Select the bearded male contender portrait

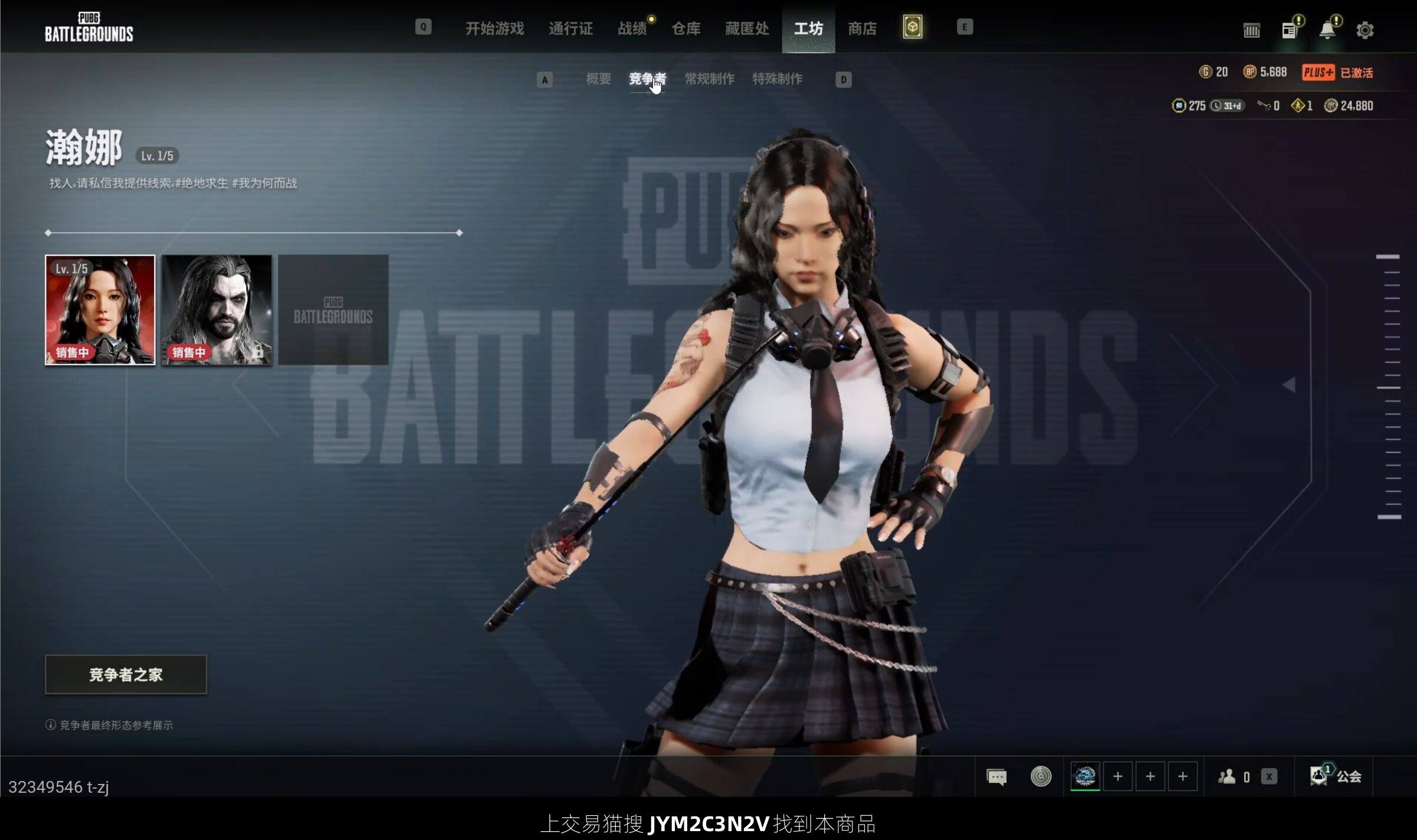(x=217, y=310)
